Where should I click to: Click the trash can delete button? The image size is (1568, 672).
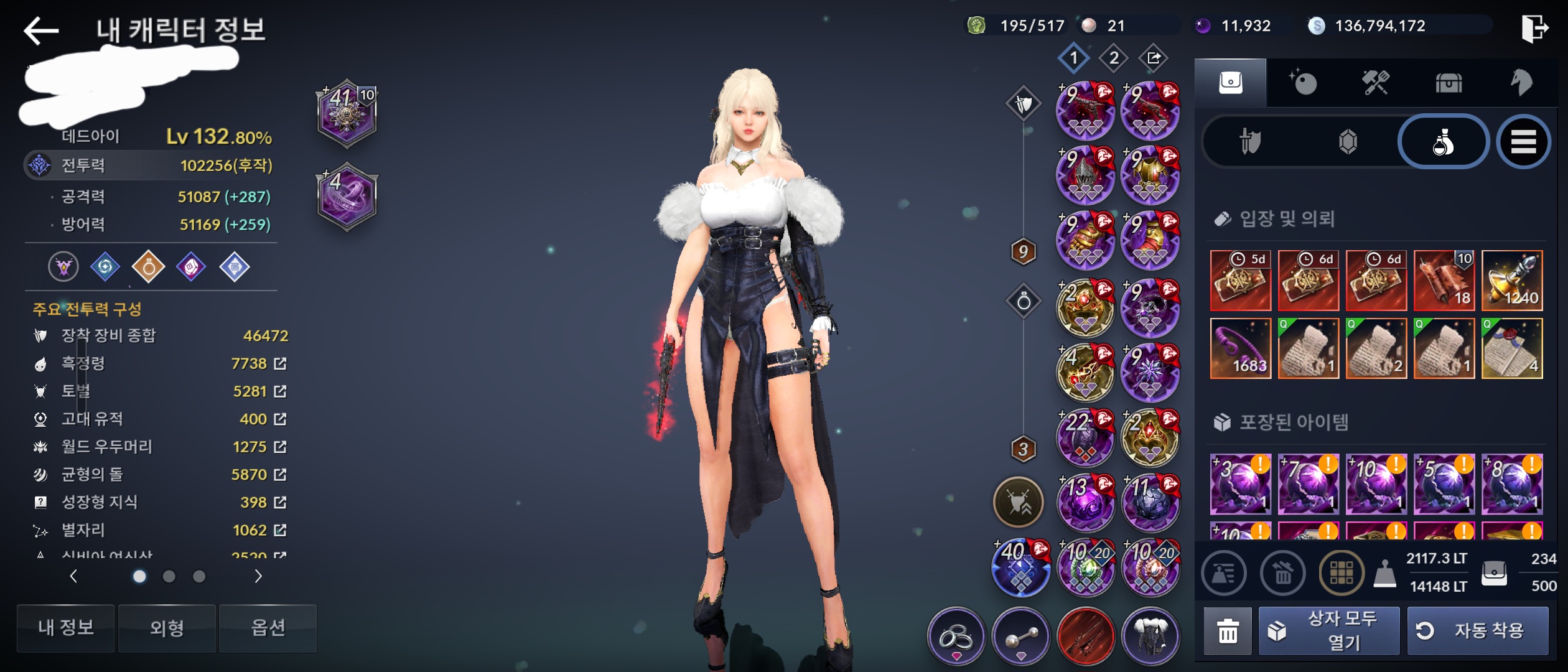[1227, 631]
